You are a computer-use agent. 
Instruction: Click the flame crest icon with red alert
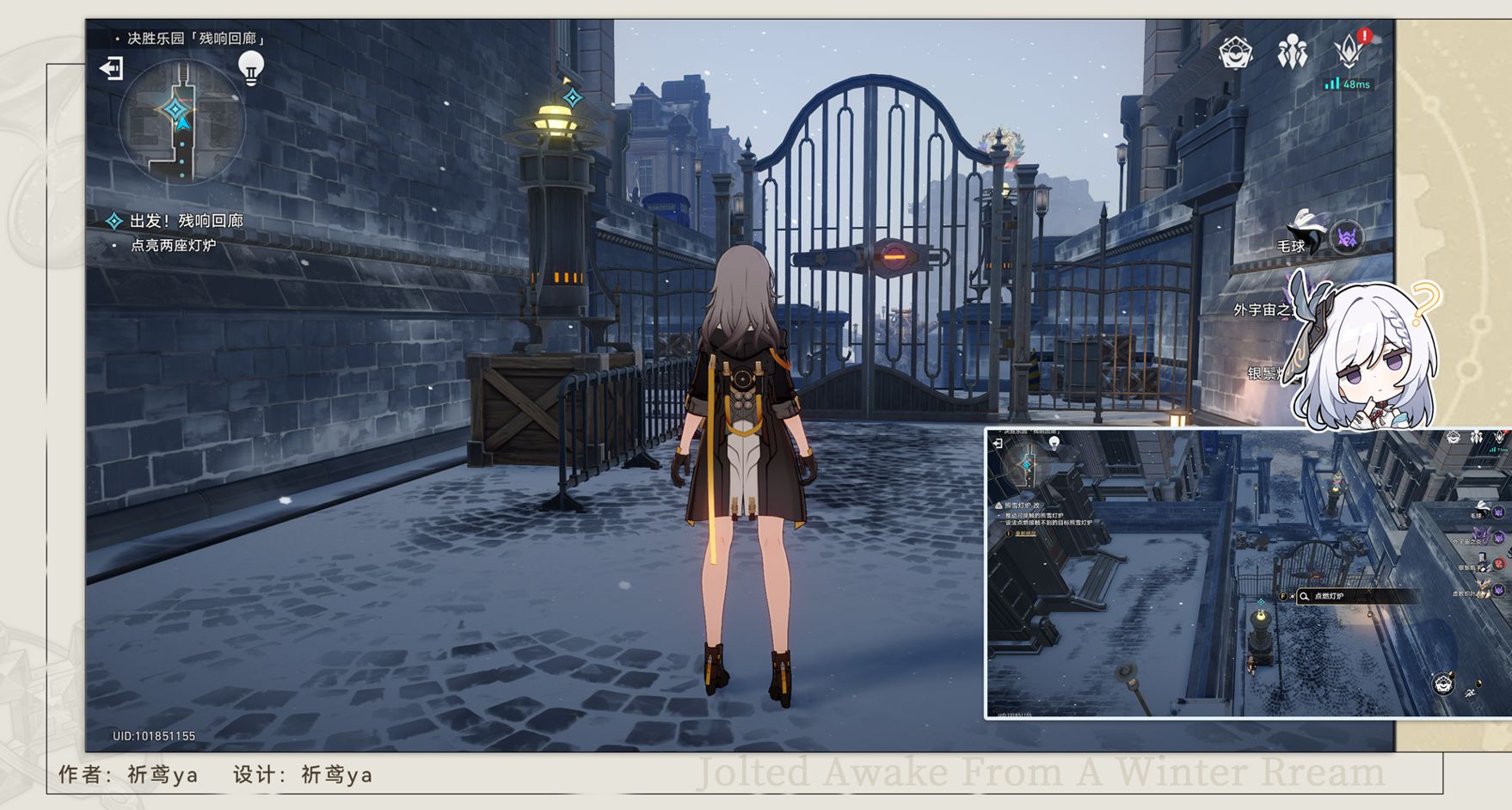[x=1349, y=52]
